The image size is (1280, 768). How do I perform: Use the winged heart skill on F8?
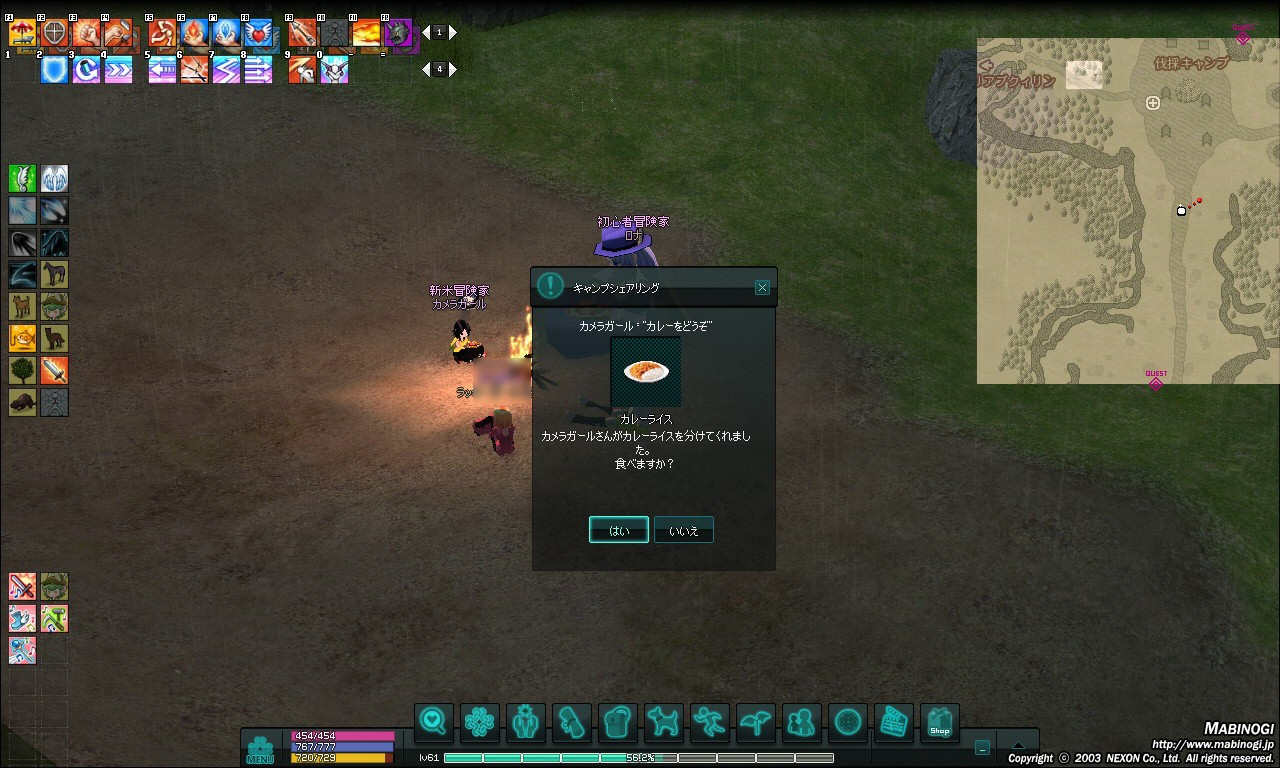tap(258, 33)
